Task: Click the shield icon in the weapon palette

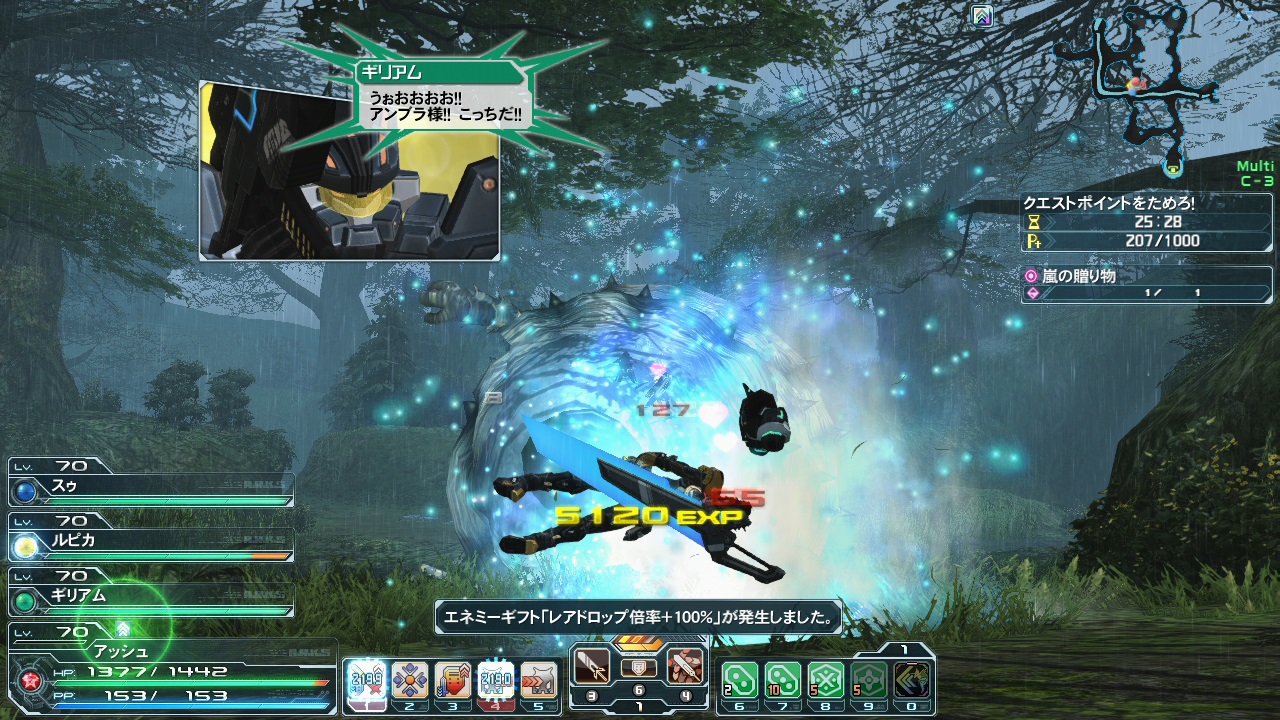Action: tap(638, 668)
